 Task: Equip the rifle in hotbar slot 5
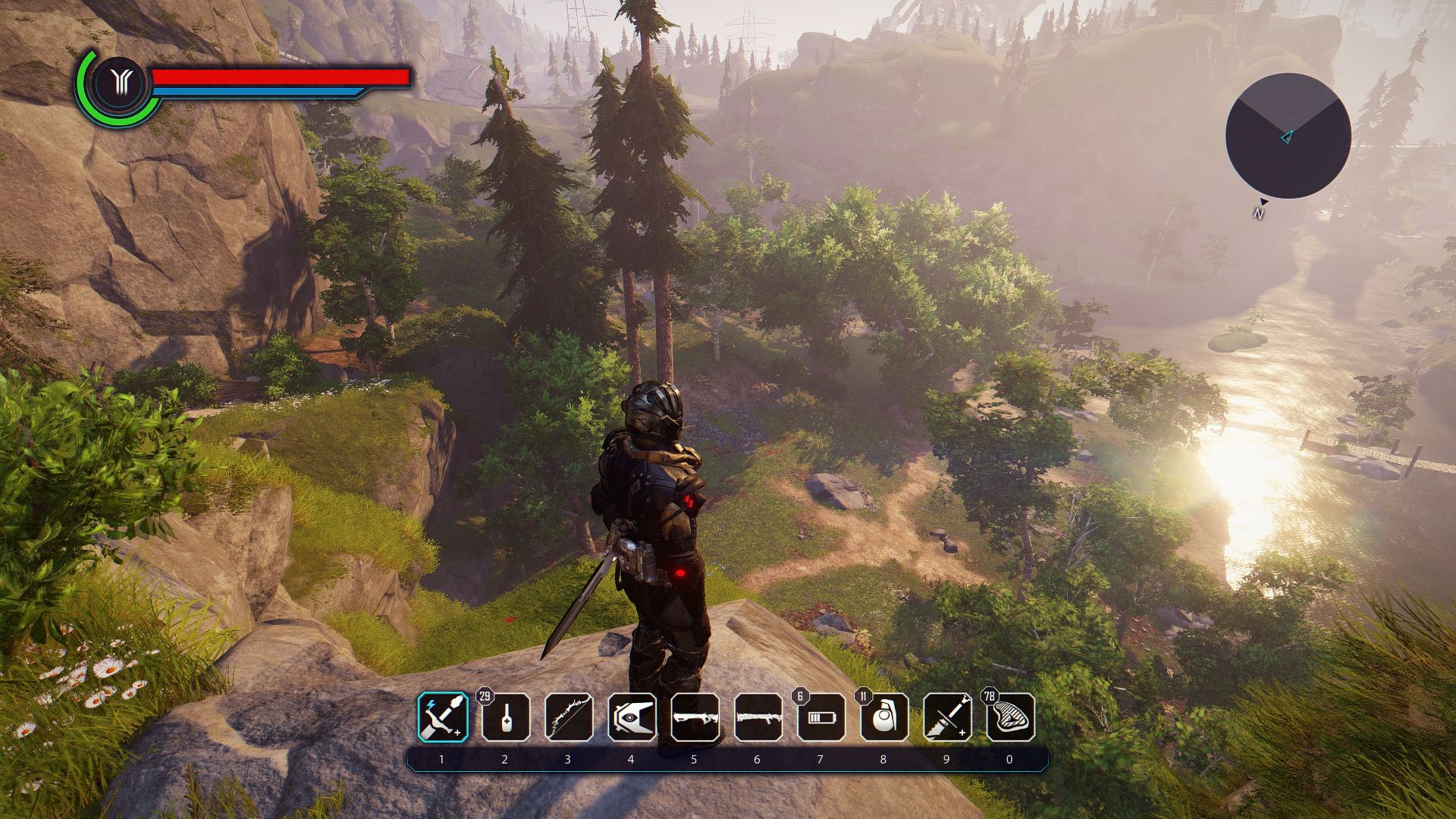click(695, 717)
